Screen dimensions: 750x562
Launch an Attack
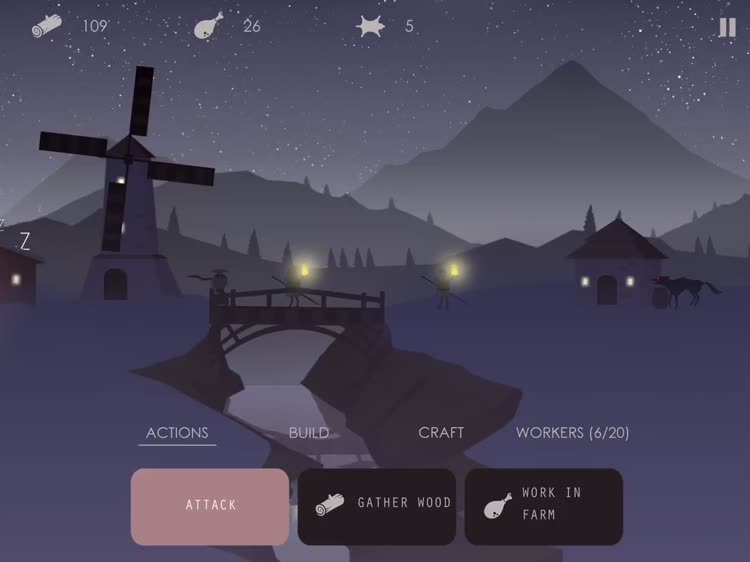pos(210,506)
